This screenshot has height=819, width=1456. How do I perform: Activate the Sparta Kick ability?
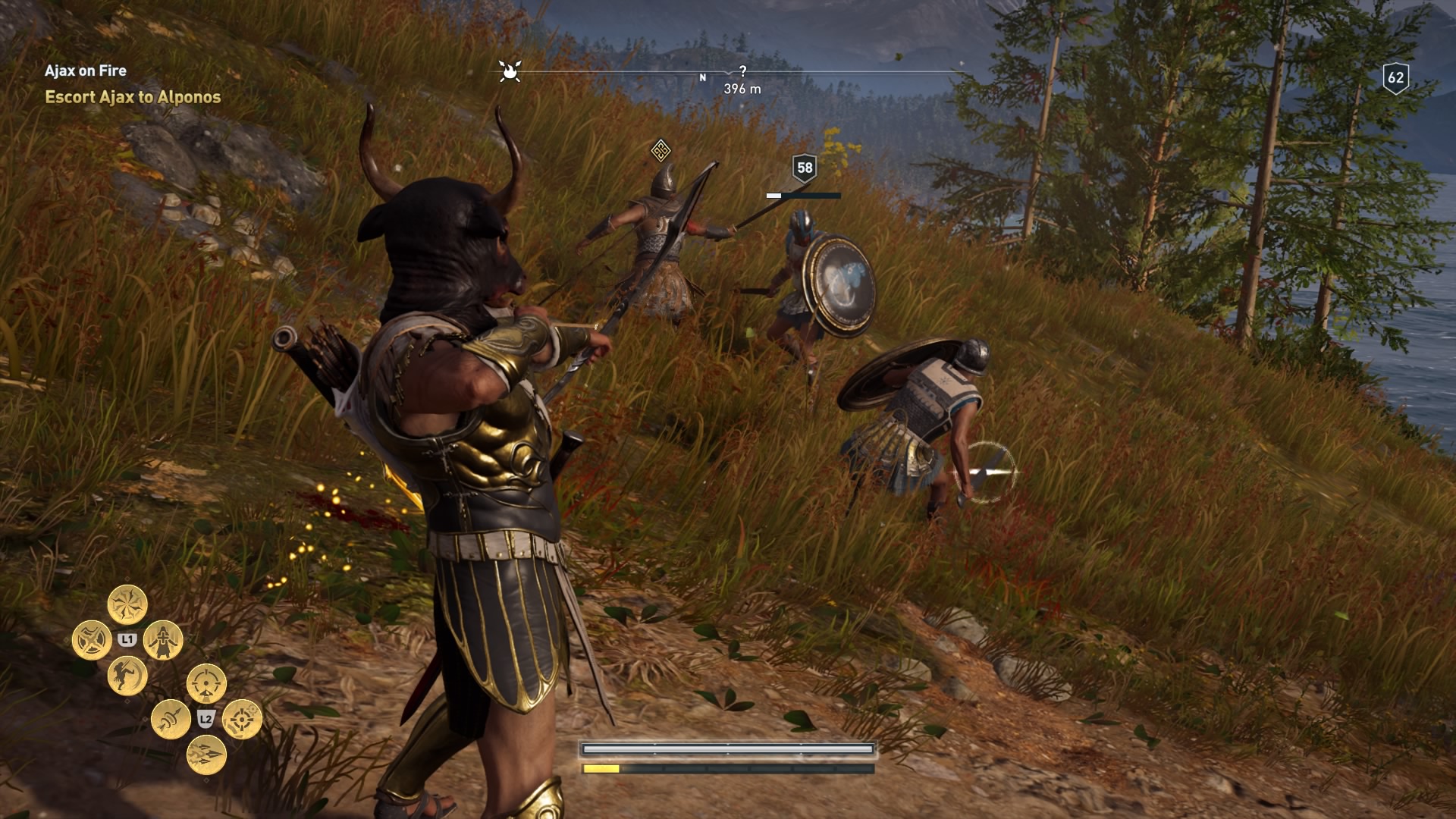click(x=127, y=675)
